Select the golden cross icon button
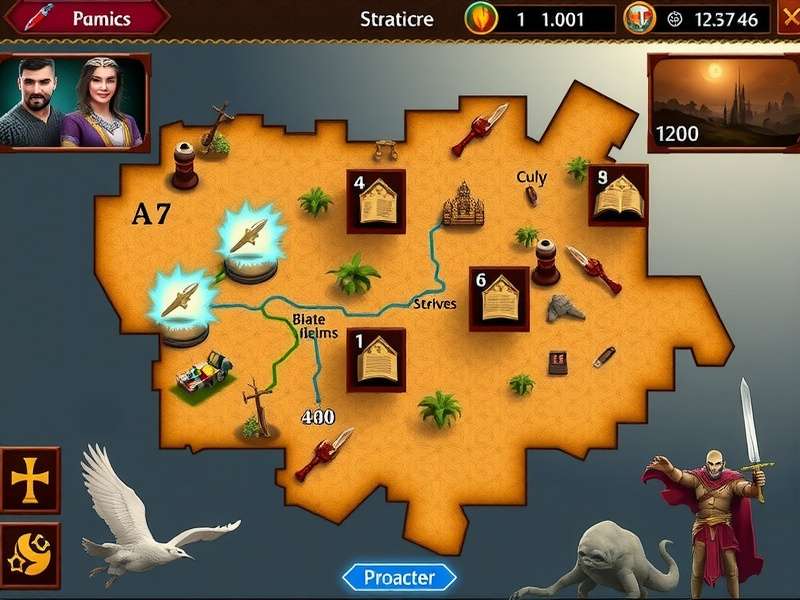This screenshot has height=600, width=800. (30, 480)
